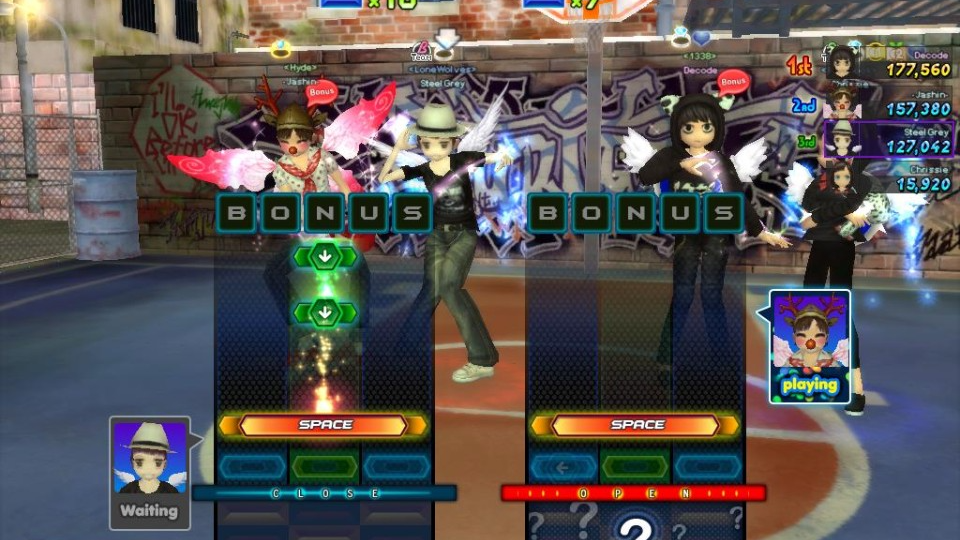Screen dimensions: 960x540
Task: Click the red OPEN bar
Action: click(633, 493)
